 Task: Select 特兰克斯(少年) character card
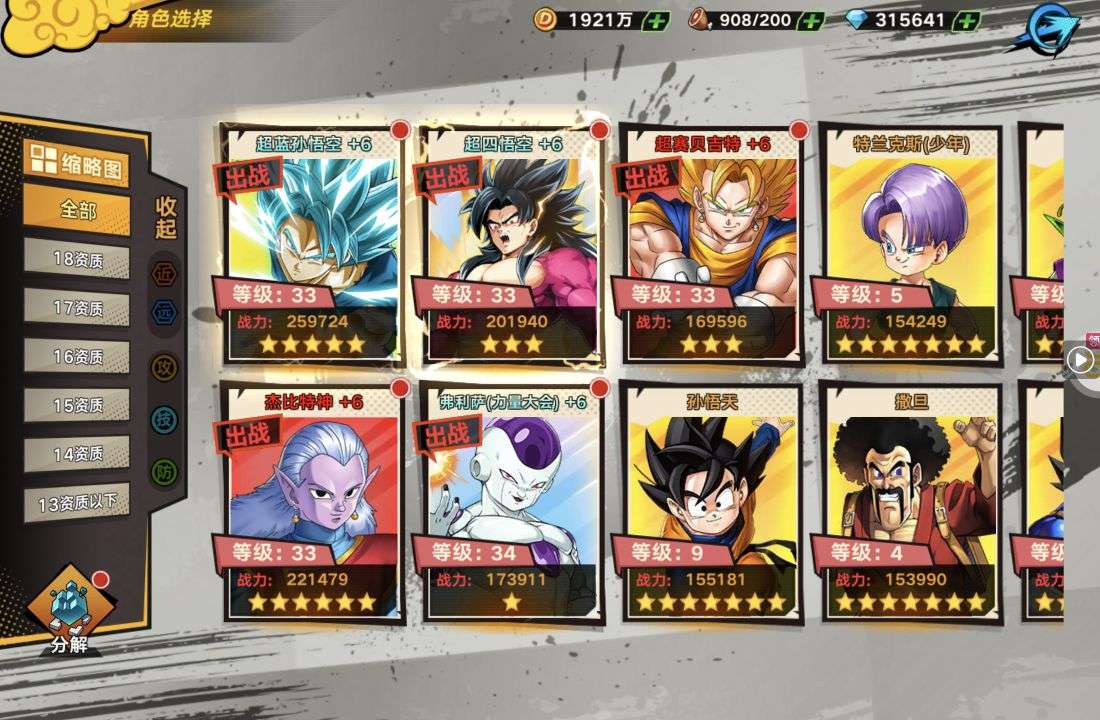[x=911, y=240]
